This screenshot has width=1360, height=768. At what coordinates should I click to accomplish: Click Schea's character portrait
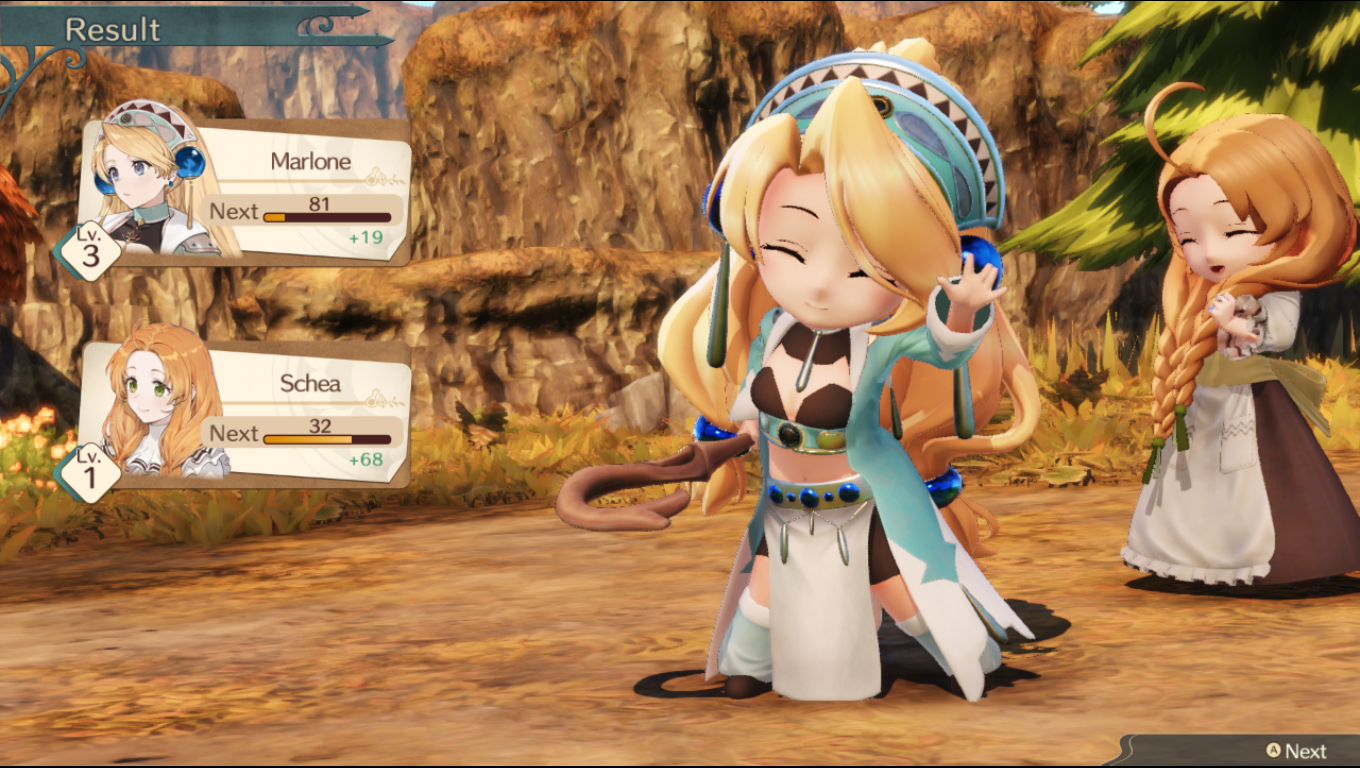point(153,400)
